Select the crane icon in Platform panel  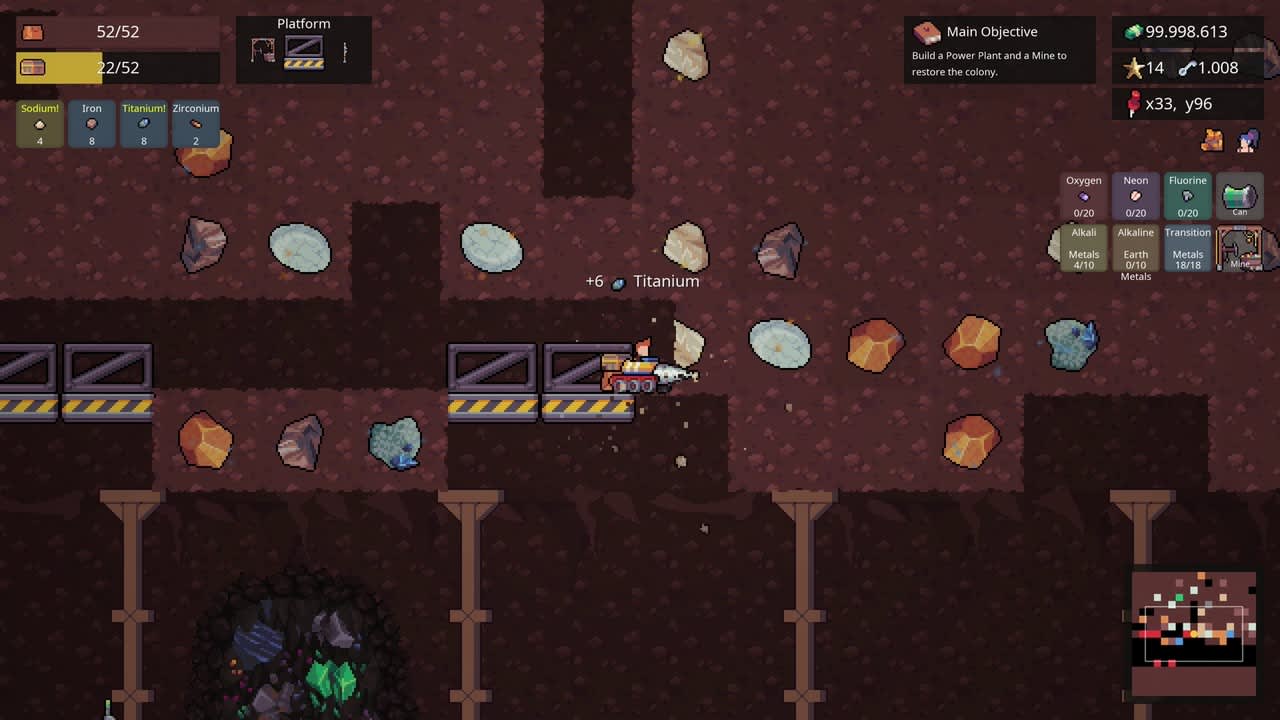263,50
